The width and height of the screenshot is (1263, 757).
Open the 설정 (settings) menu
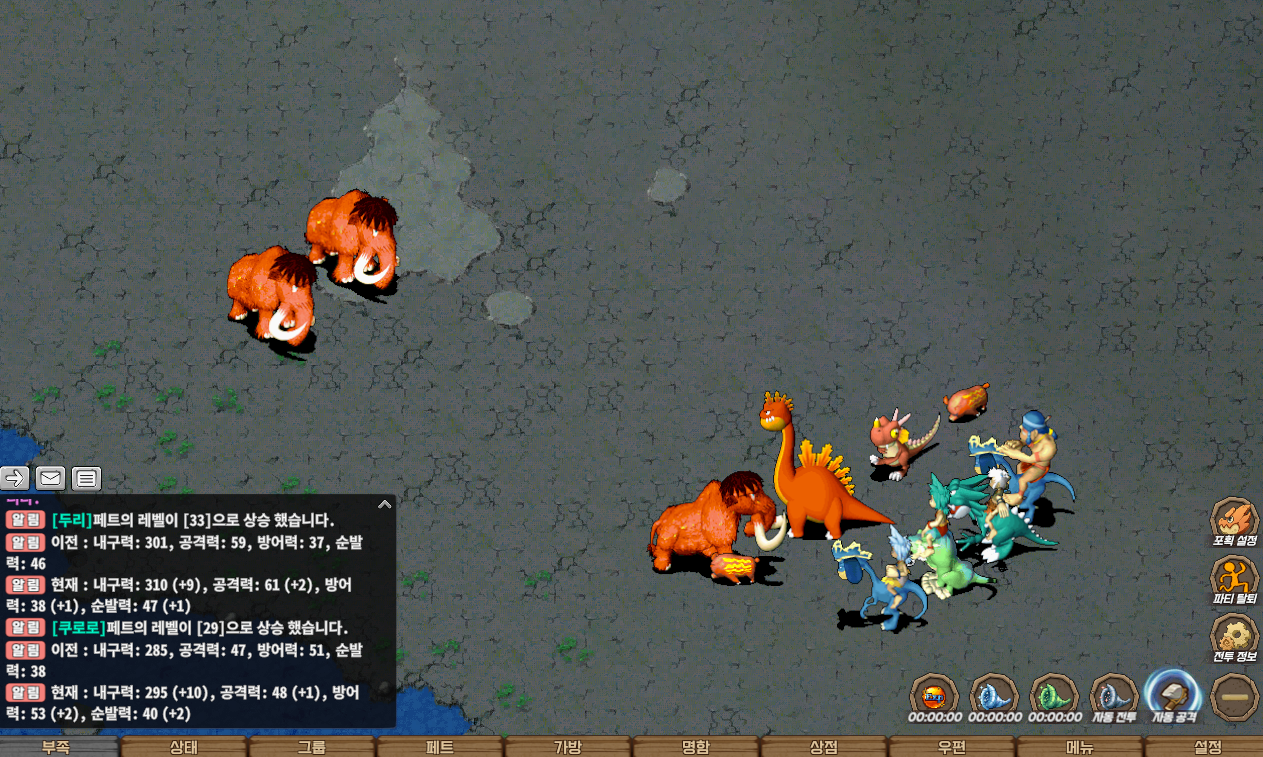click(1207, 747)
